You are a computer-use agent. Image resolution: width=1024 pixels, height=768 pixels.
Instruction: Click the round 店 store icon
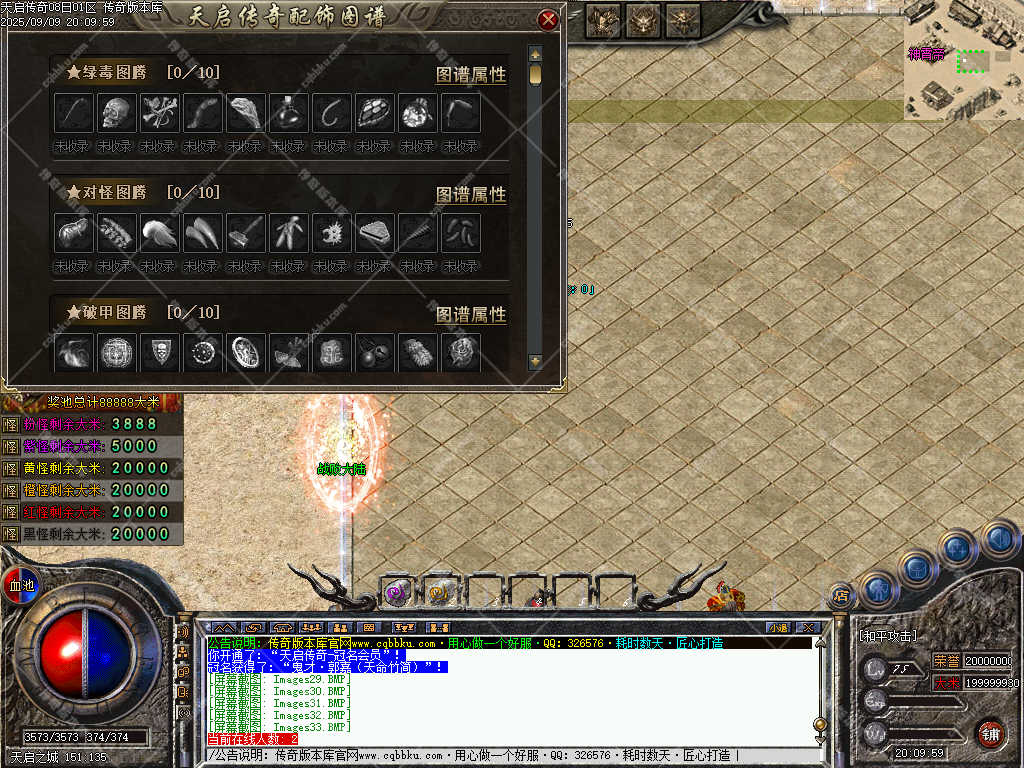(841, 596)
